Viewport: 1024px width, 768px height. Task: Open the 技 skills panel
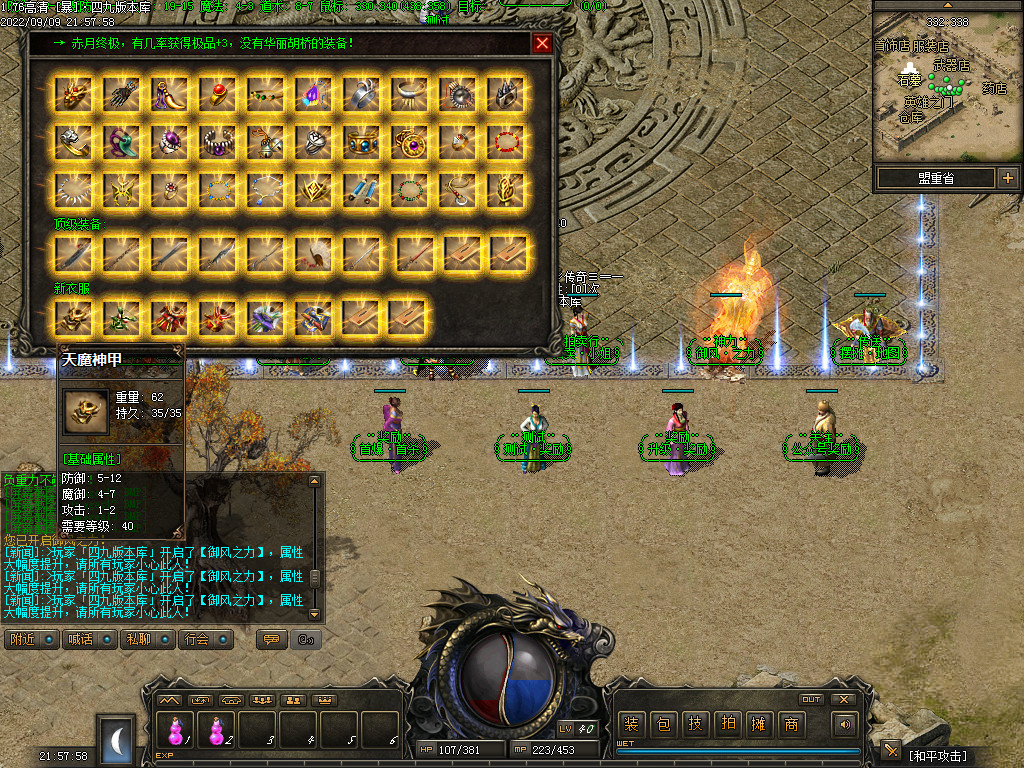[x=695, y=724]
